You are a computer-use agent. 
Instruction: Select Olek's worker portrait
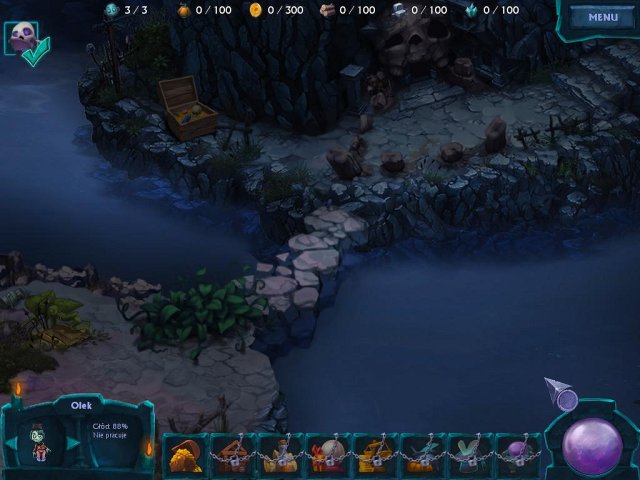42,441
